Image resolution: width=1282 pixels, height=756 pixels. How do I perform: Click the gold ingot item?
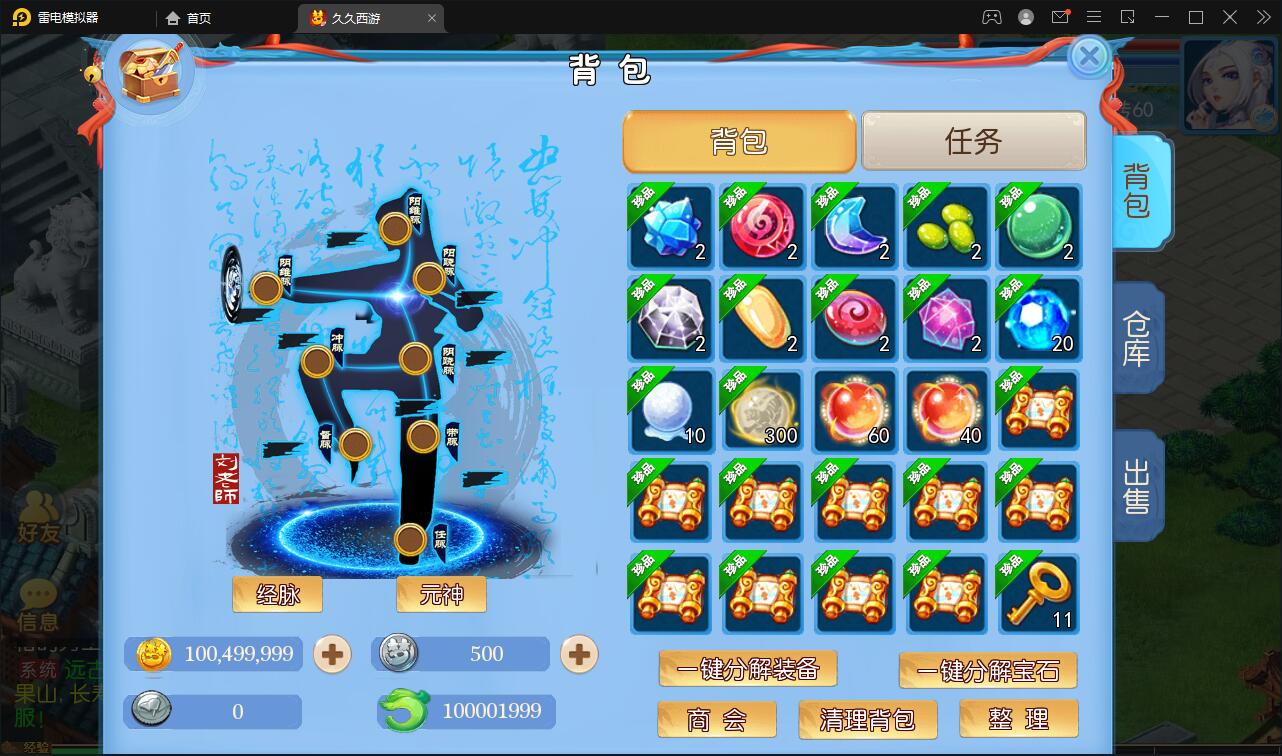click(762, 319)
